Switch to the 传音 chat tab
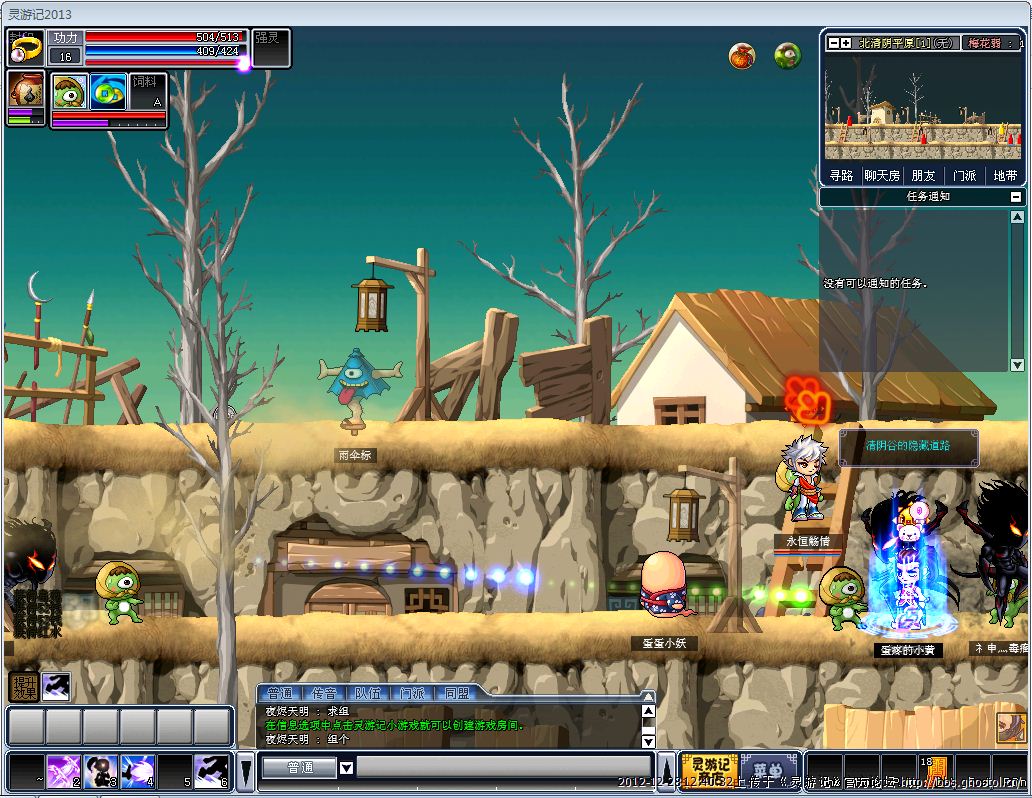This screenshot has width=1032, height=798. click(324, 693)
